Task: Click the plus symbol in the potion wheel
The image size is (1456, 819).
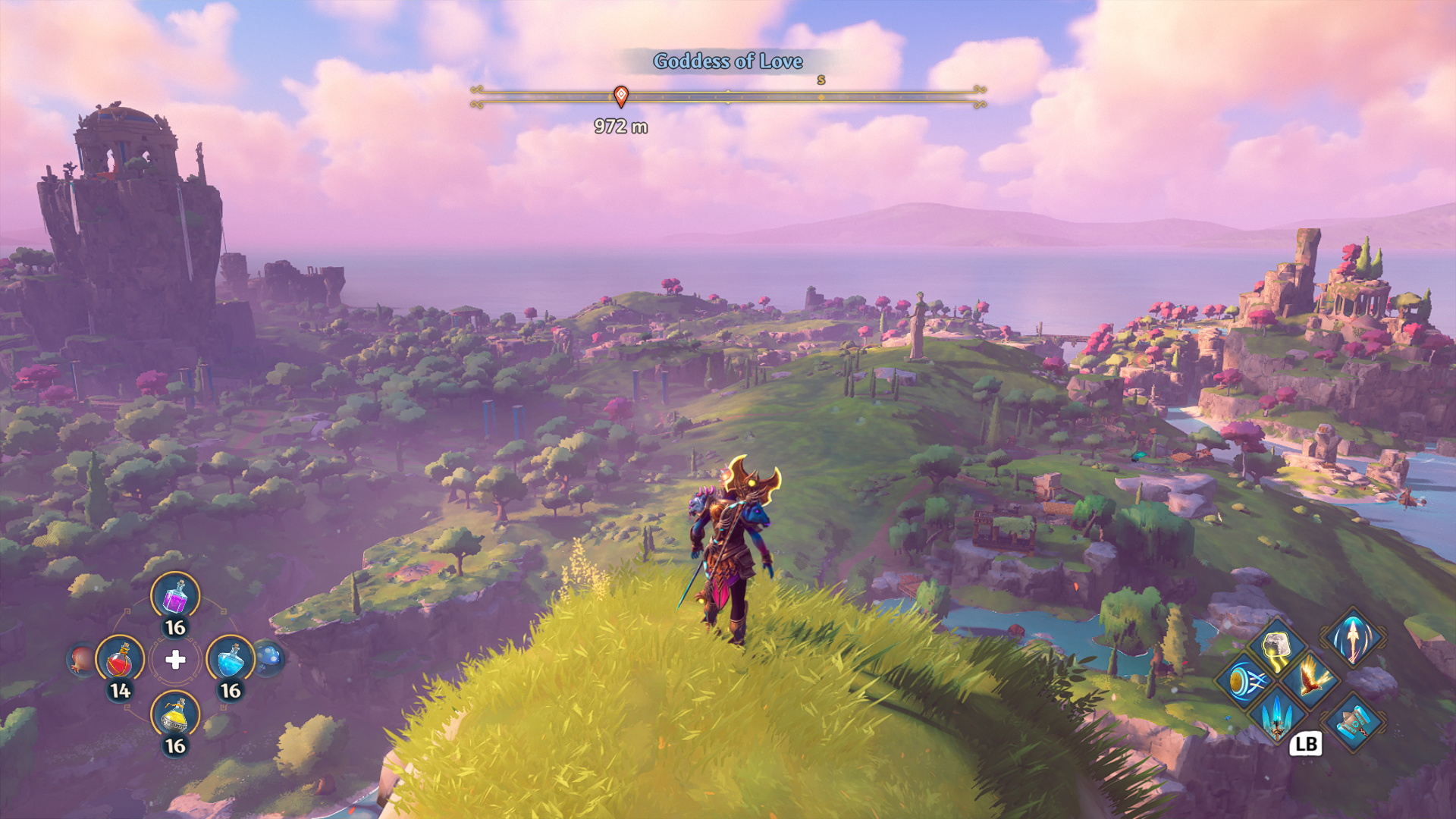Action: coord(175,660)
